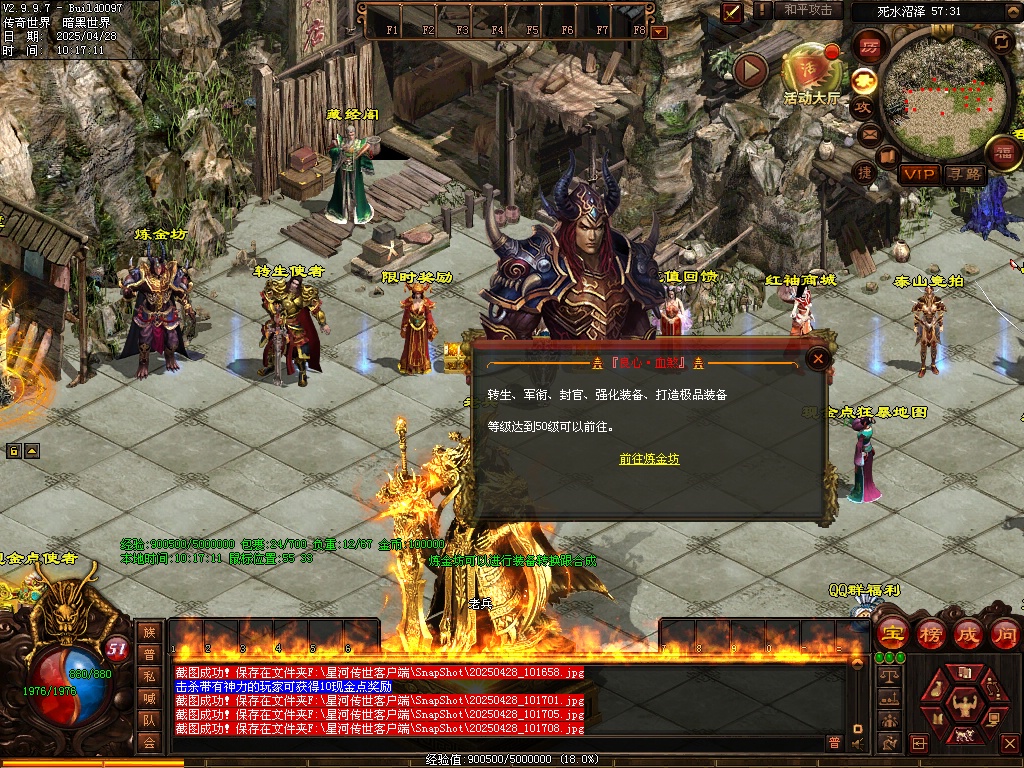
Task: Open the 活动大厅 activity hall
Action: pos(810,72)
